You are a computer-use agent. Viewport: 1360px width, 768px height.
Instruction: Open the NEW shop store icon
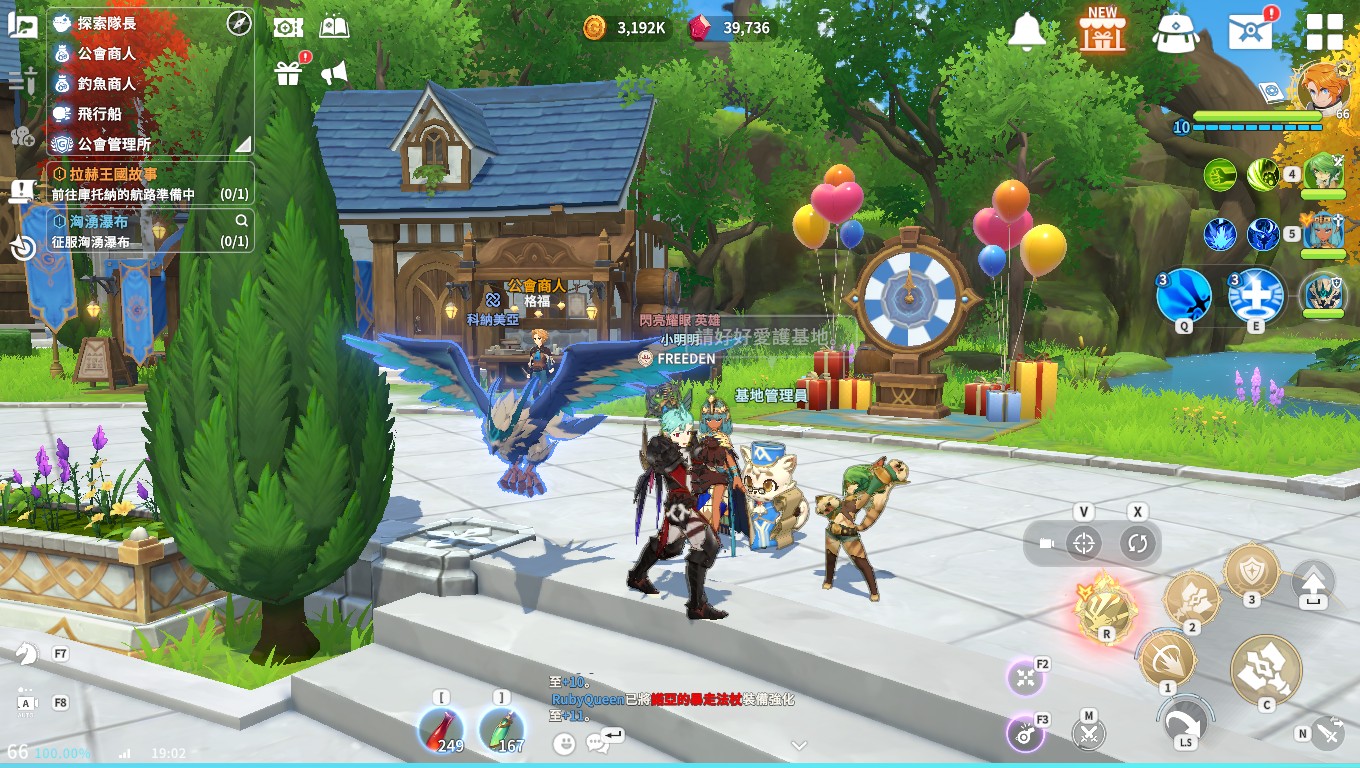click(x=1102, y=31)
